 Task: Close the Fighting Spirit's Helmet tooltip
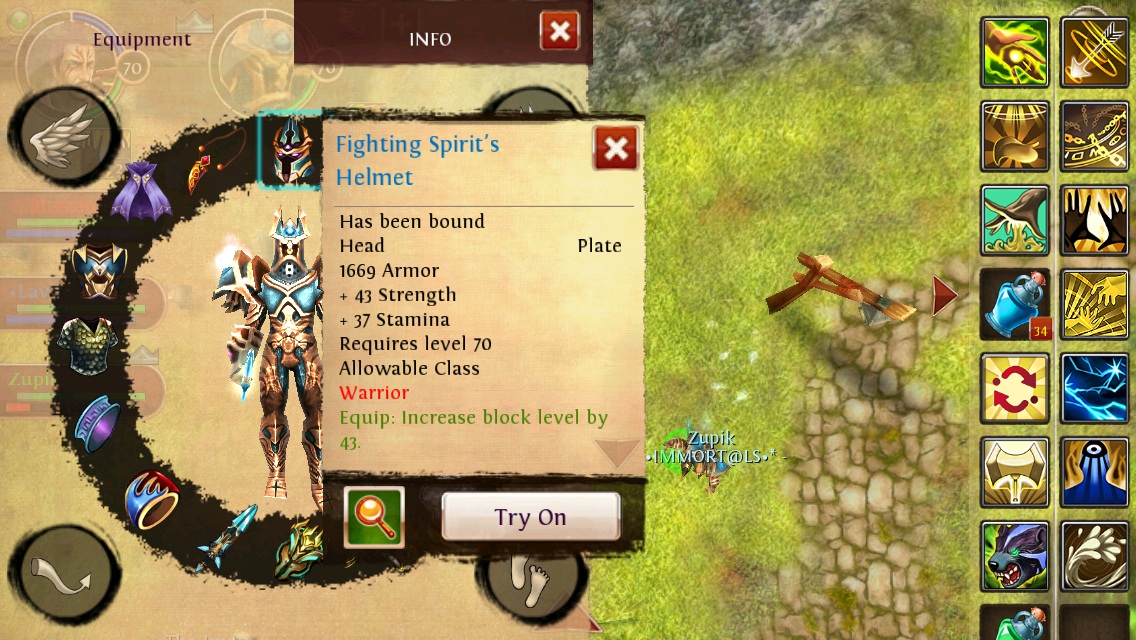coord(616,149)
